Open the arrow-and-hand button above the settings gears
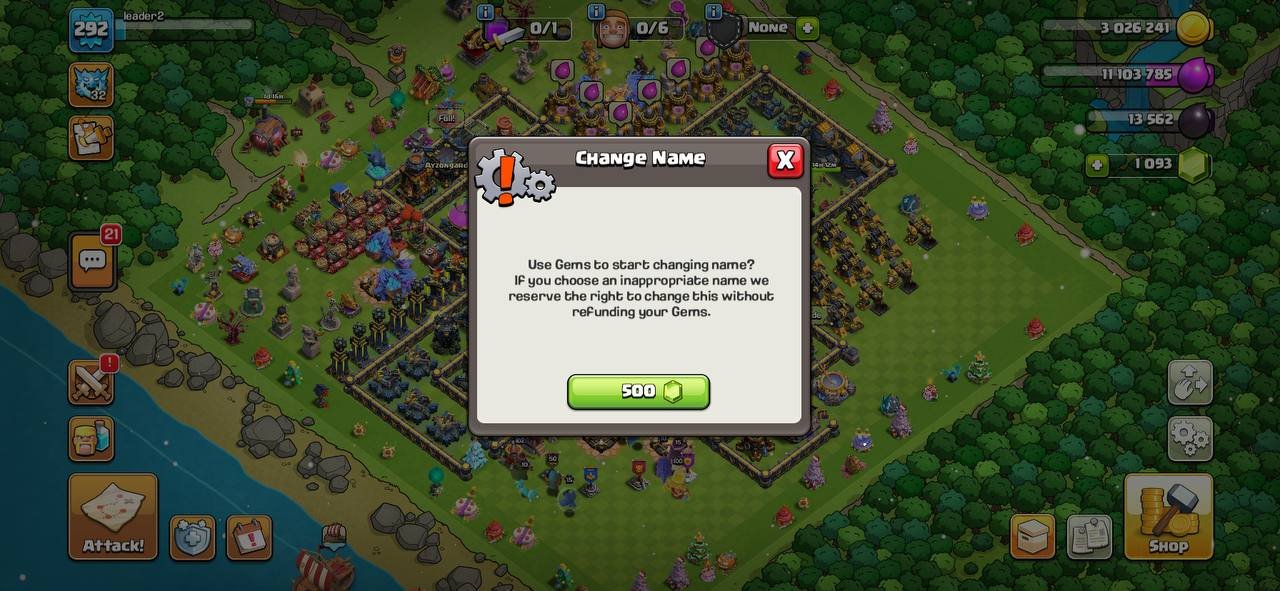Viewport: 1280px width, 591px height. click(x=1190, y=382)
